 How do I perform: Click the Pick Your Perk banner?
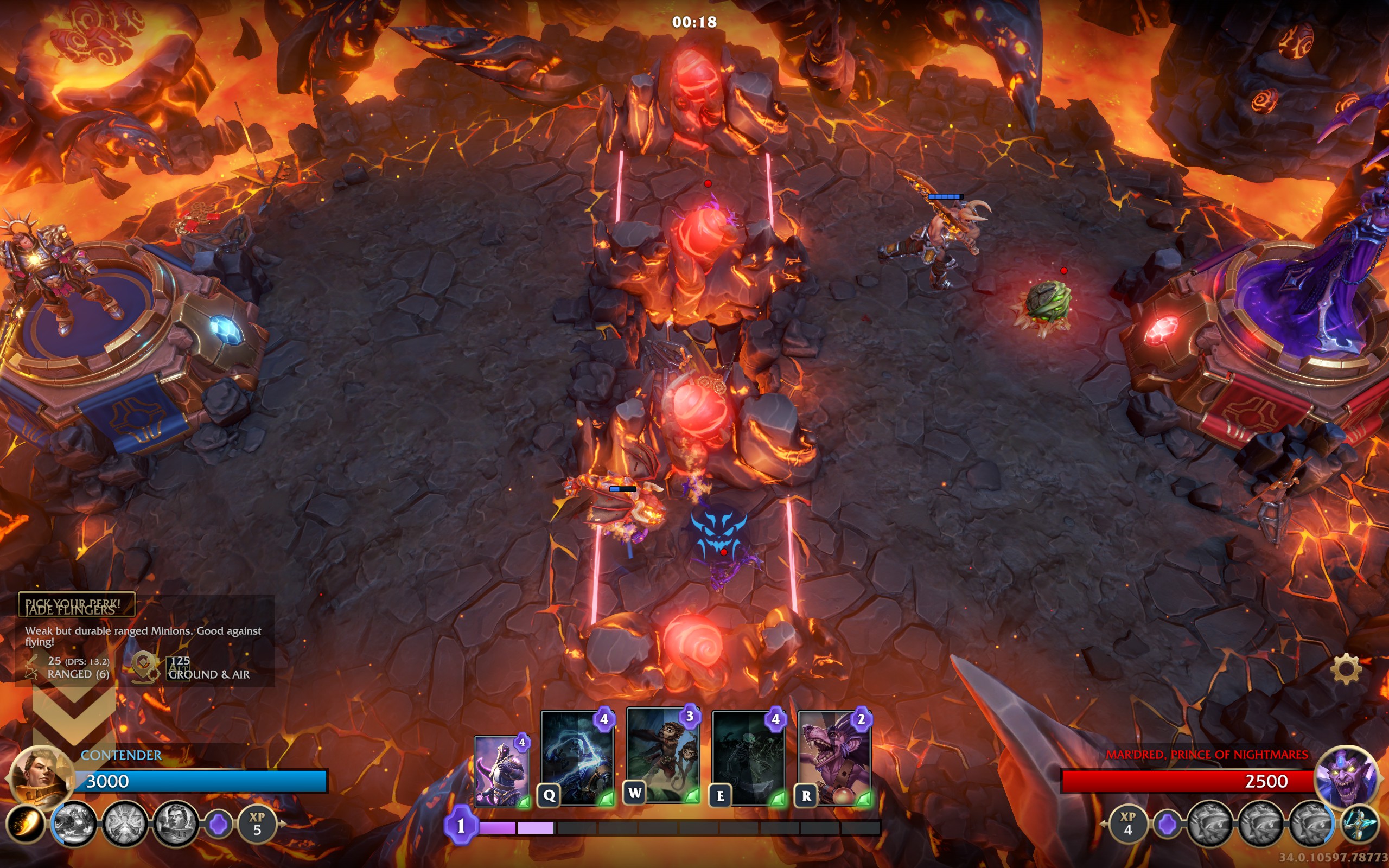pyautogui.click(x=76, y=604)
